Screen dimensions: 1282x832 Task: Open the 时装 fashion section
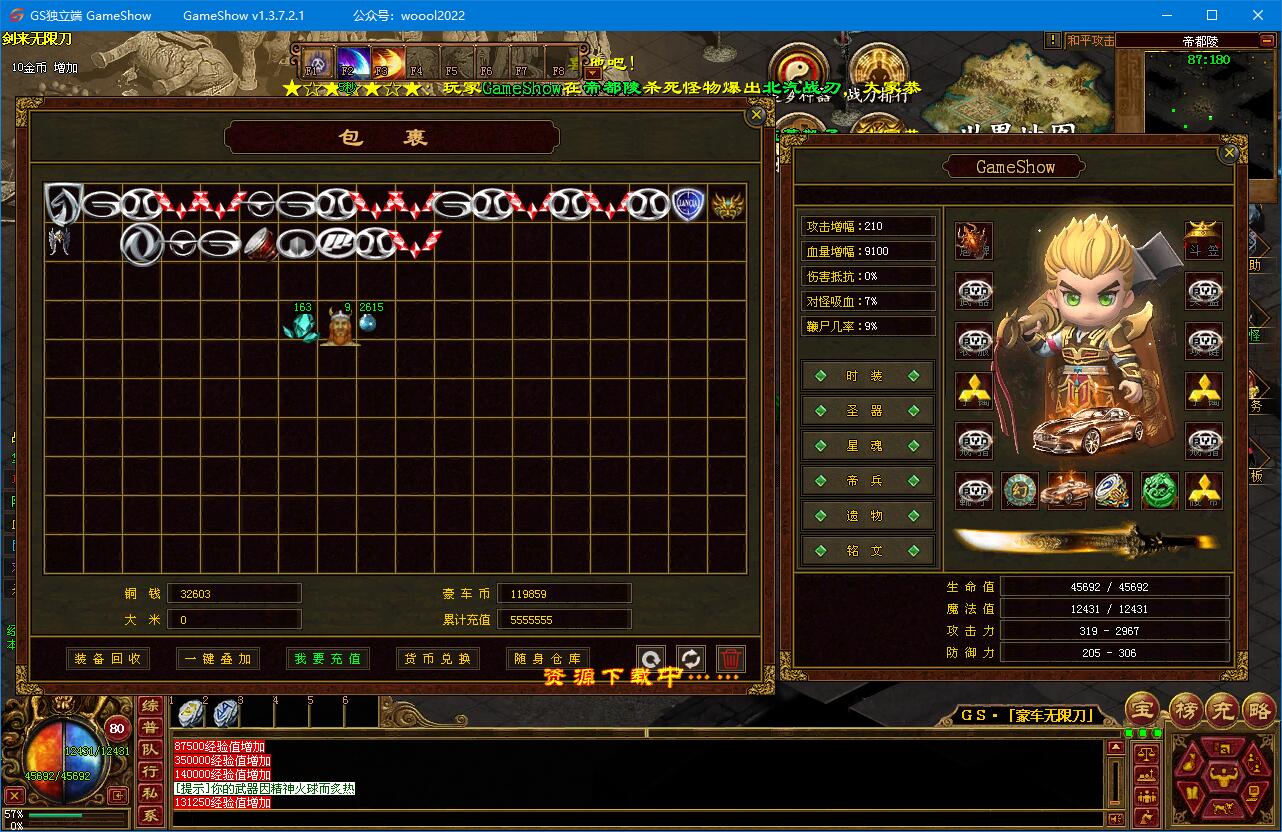867,376
